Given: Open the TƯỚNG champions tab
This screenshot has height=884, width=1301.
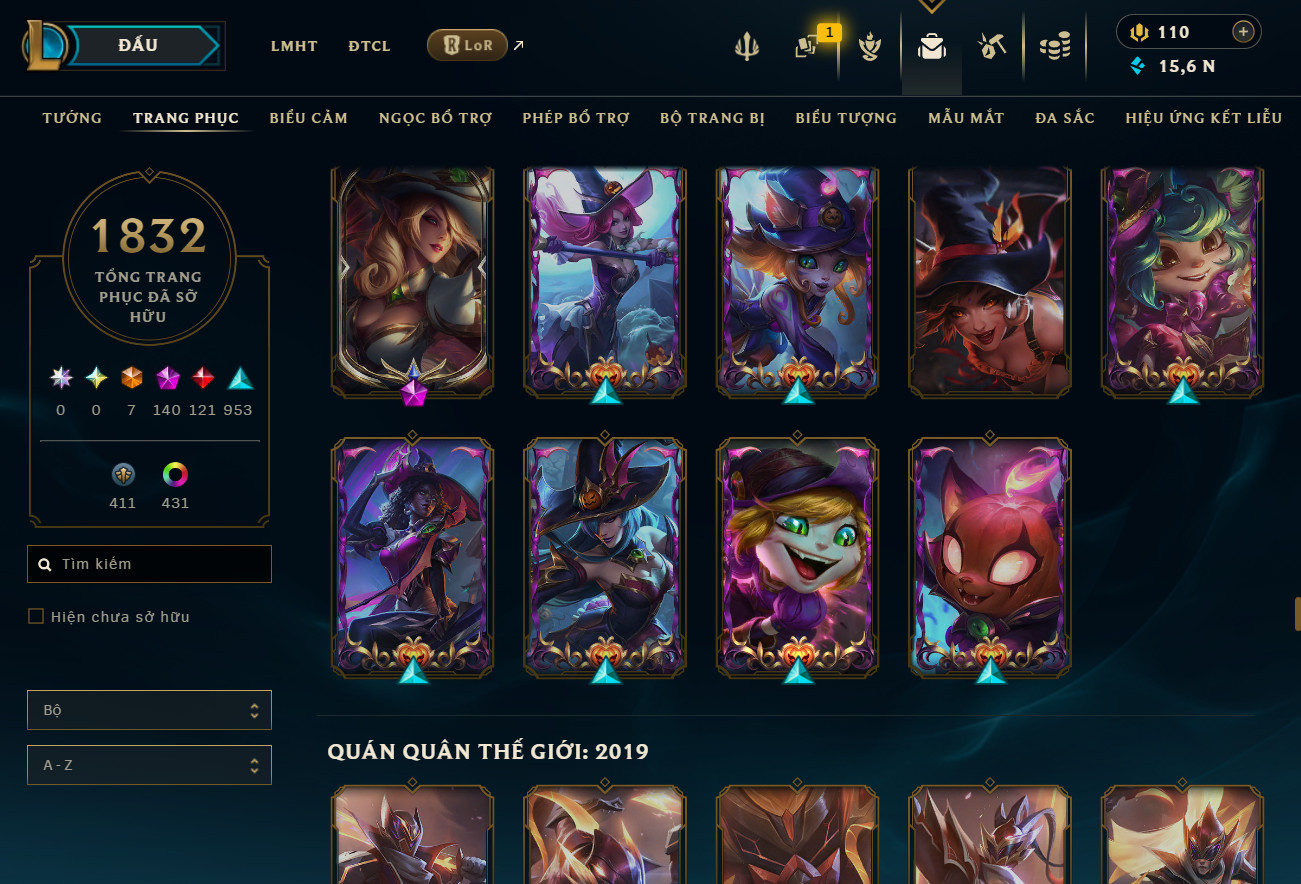Looking at the screenshot, I should (72, 118).
